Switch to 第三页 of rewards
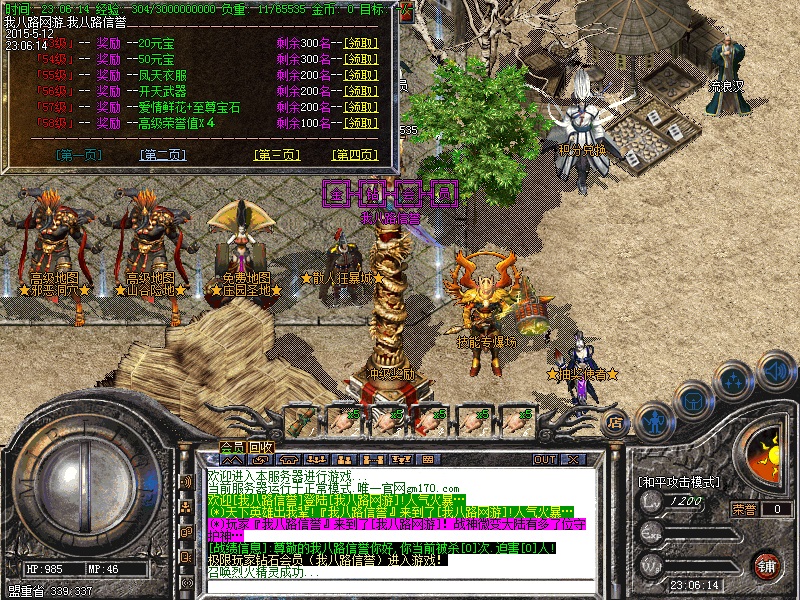This screenshot has height=600, width=800. click(x=277, y=155)
